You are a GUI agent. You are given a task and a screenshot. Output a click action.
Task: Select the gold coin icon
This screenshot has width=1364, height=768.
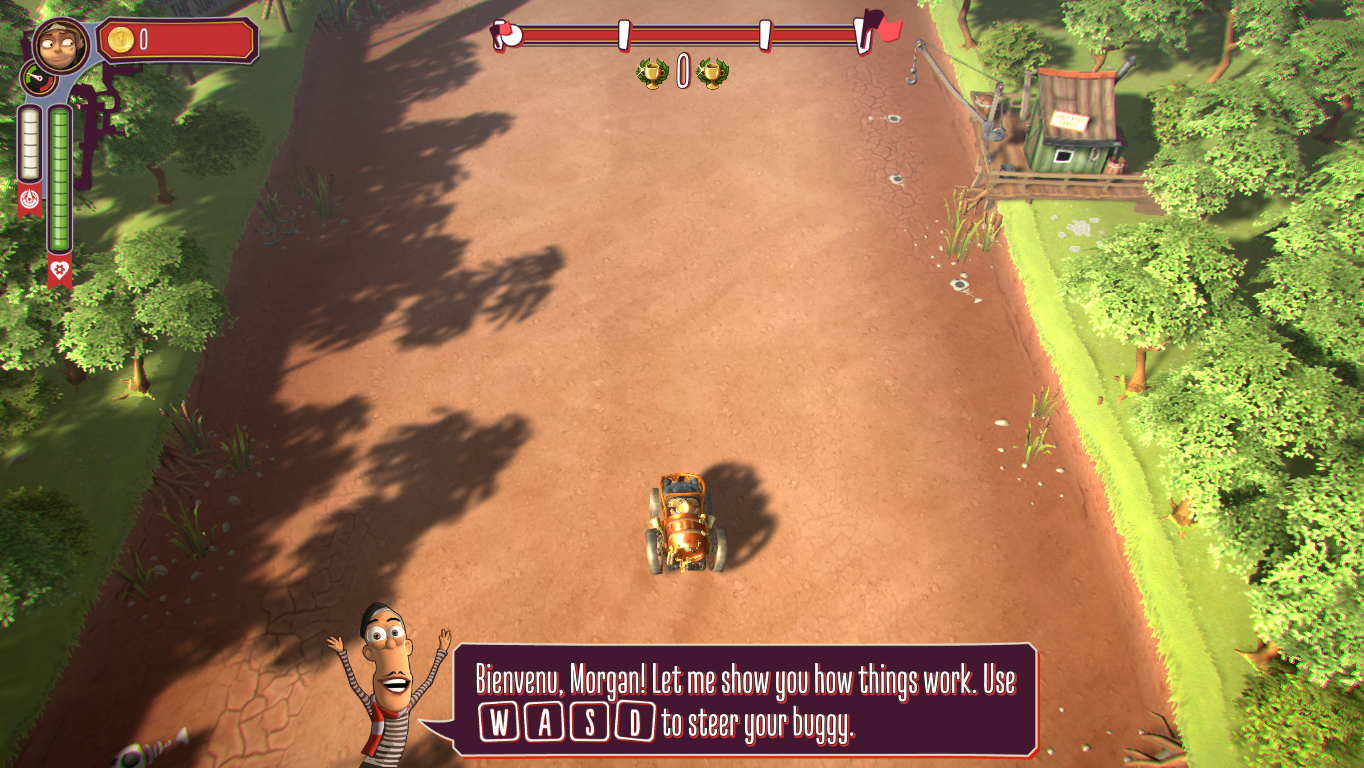tap(120, 40)
